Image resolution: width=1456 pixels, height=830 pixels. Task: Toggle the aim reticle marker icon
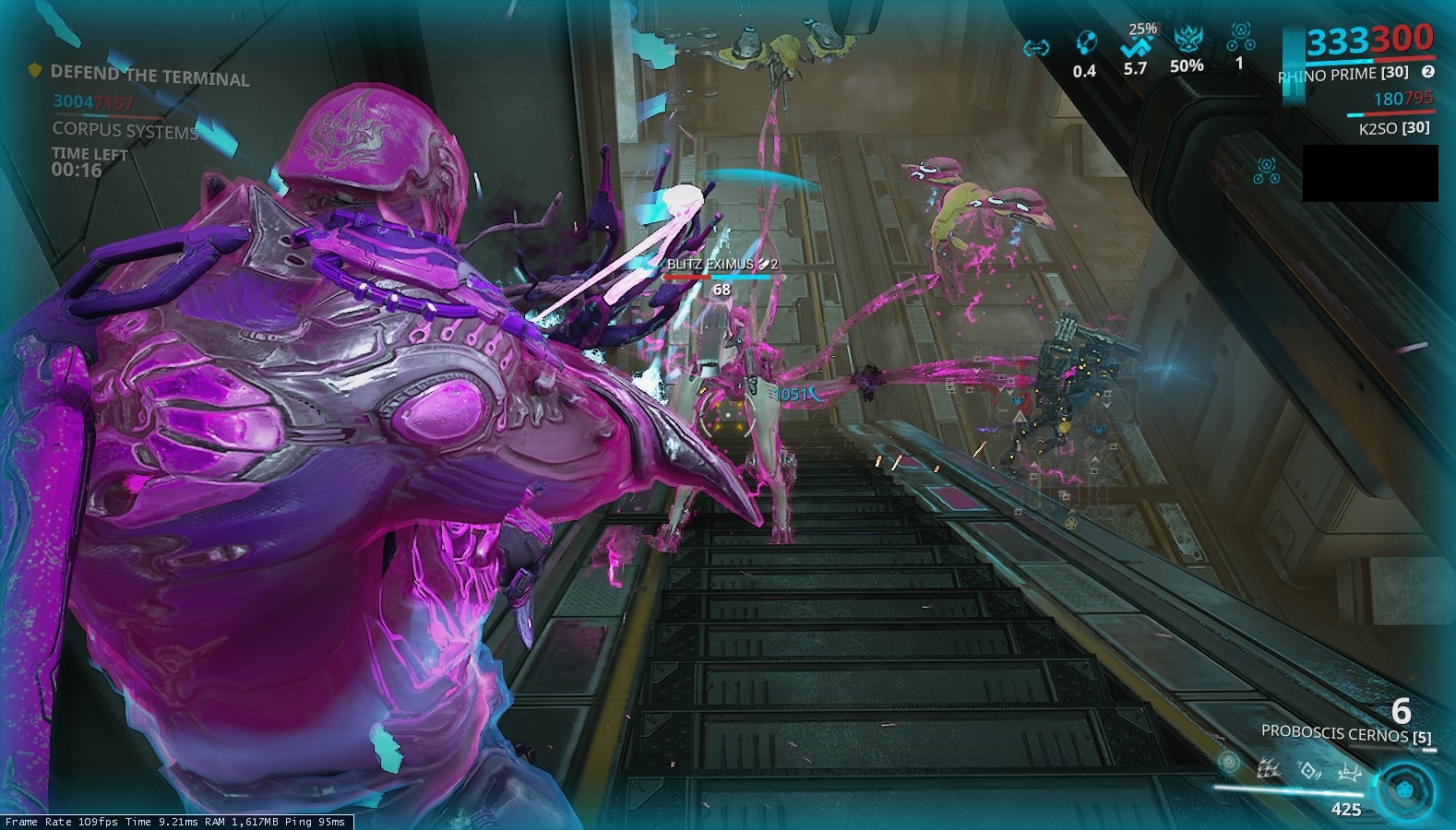pyautogui.click(x=728, y=415)
